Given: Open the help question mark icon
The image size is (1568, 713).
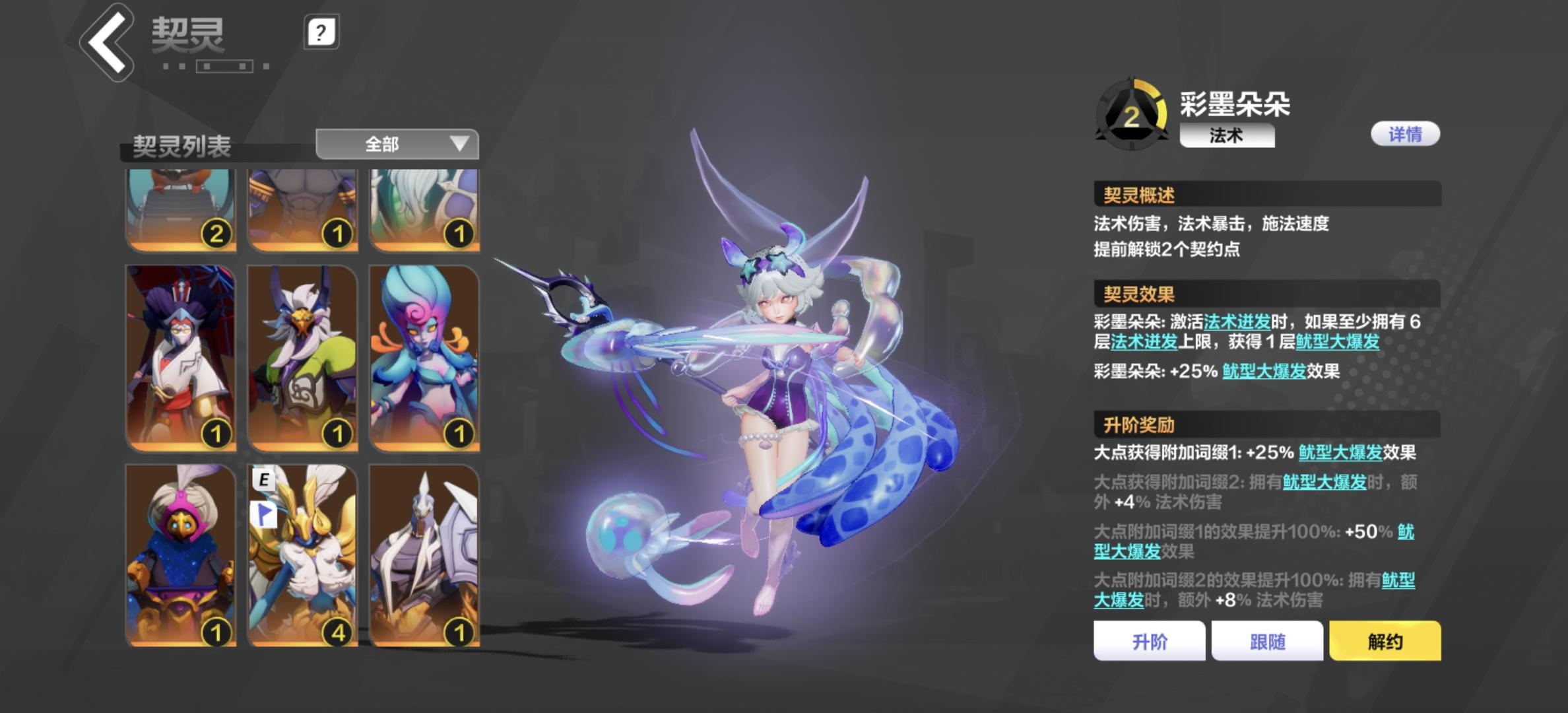Looking at the screenshot, I should pos(321,33).
